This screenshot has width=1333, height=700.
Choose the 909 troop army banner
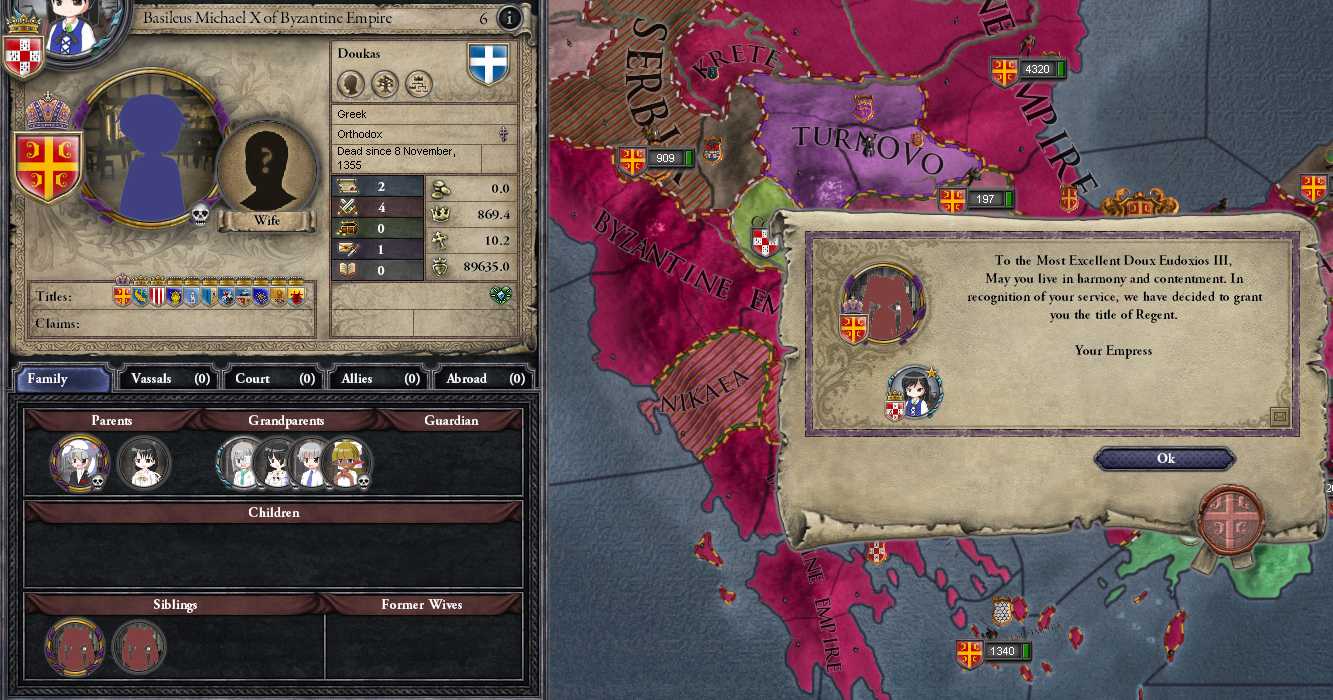pos(657,159)
